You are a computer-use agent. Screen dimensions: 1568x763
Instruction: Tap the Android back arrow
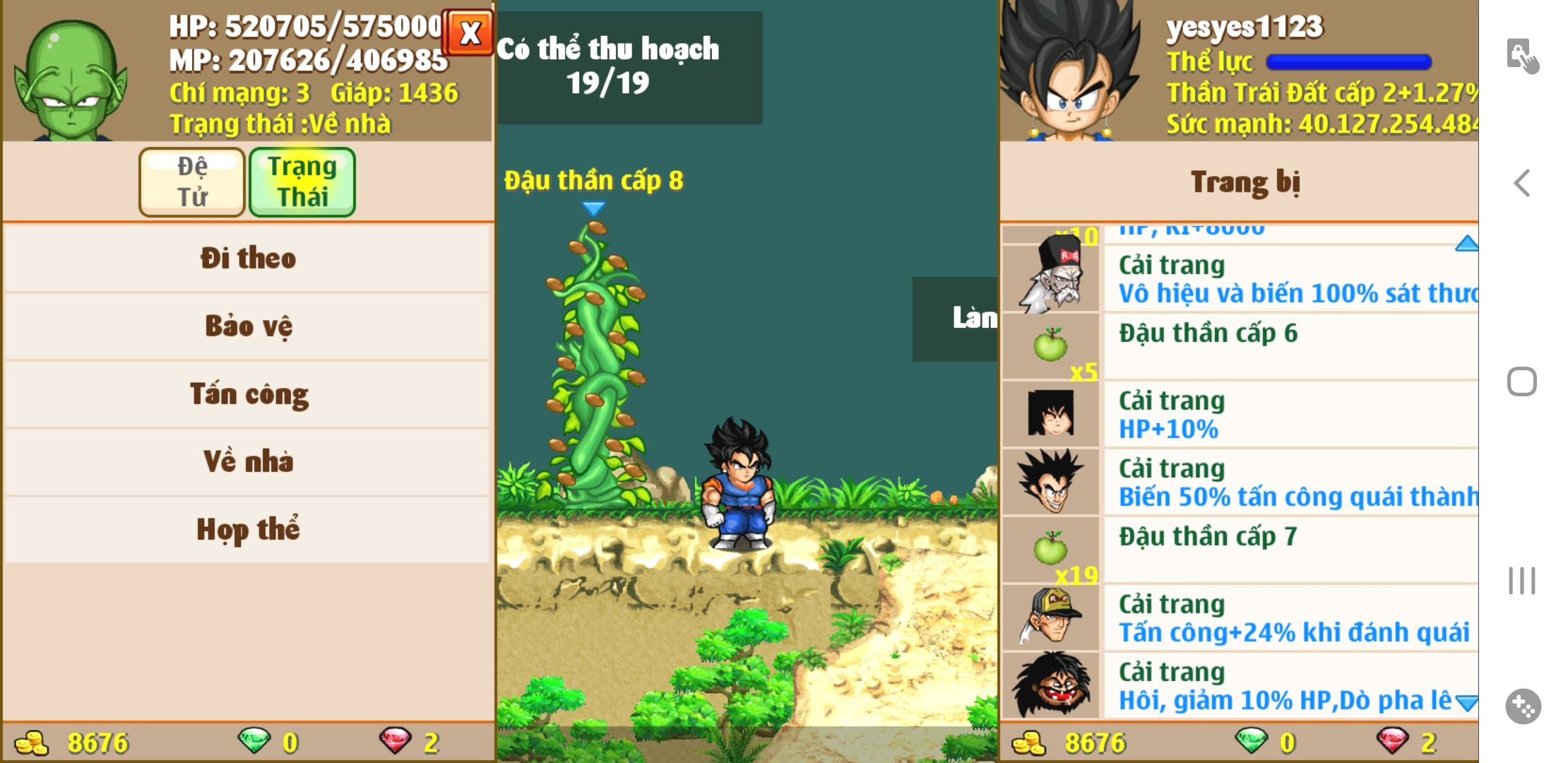(1522, 183)
